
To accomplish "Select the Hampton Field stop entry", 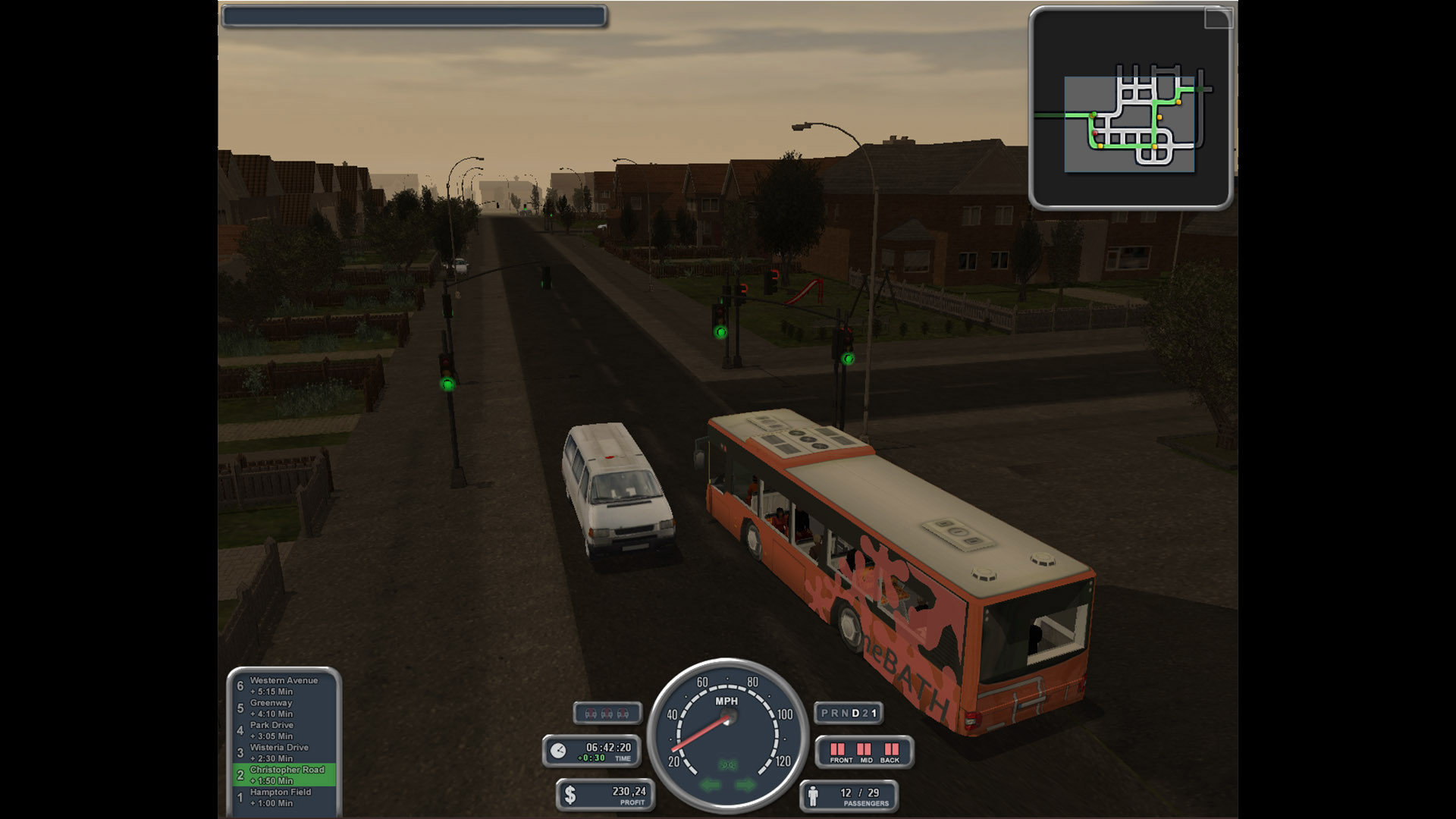I will tap(281, 795).
